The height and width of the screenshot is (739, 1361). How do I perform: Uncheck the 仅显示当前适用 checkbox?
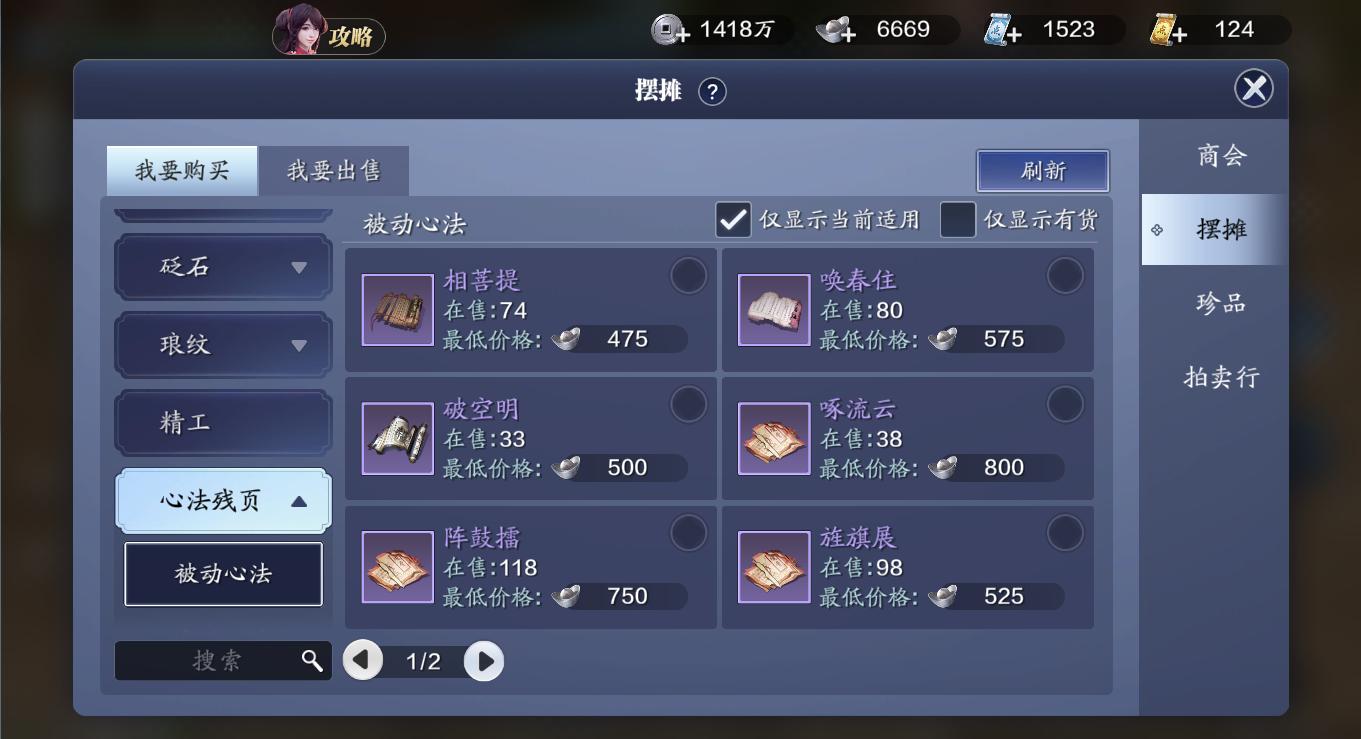(x=733, y=219)
